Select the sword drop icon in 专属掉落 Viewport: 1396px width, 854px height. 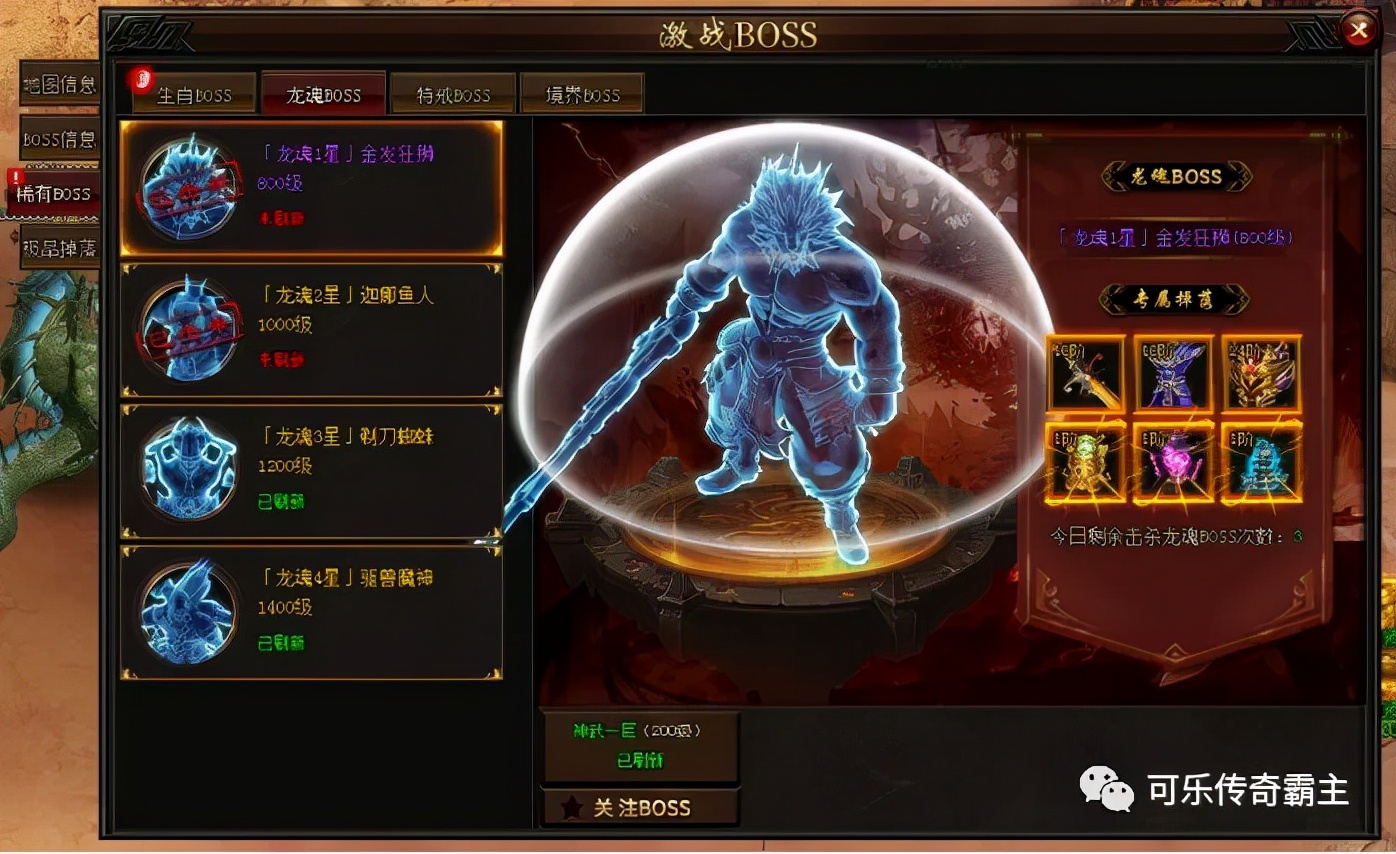(1087, 372)
